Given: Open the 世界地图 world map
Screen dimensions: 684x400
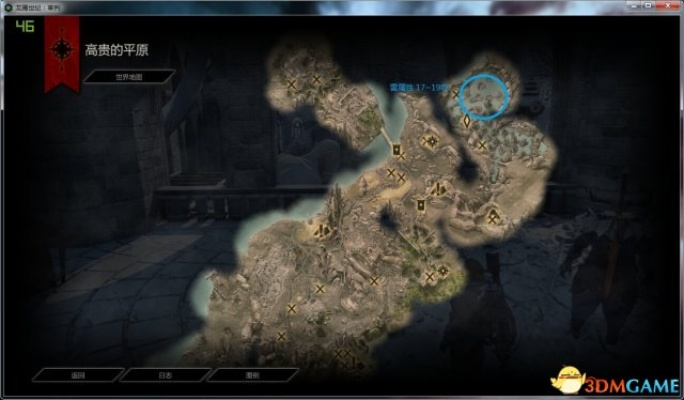Looking at the screenshot, I should click(x=128, y=76).
